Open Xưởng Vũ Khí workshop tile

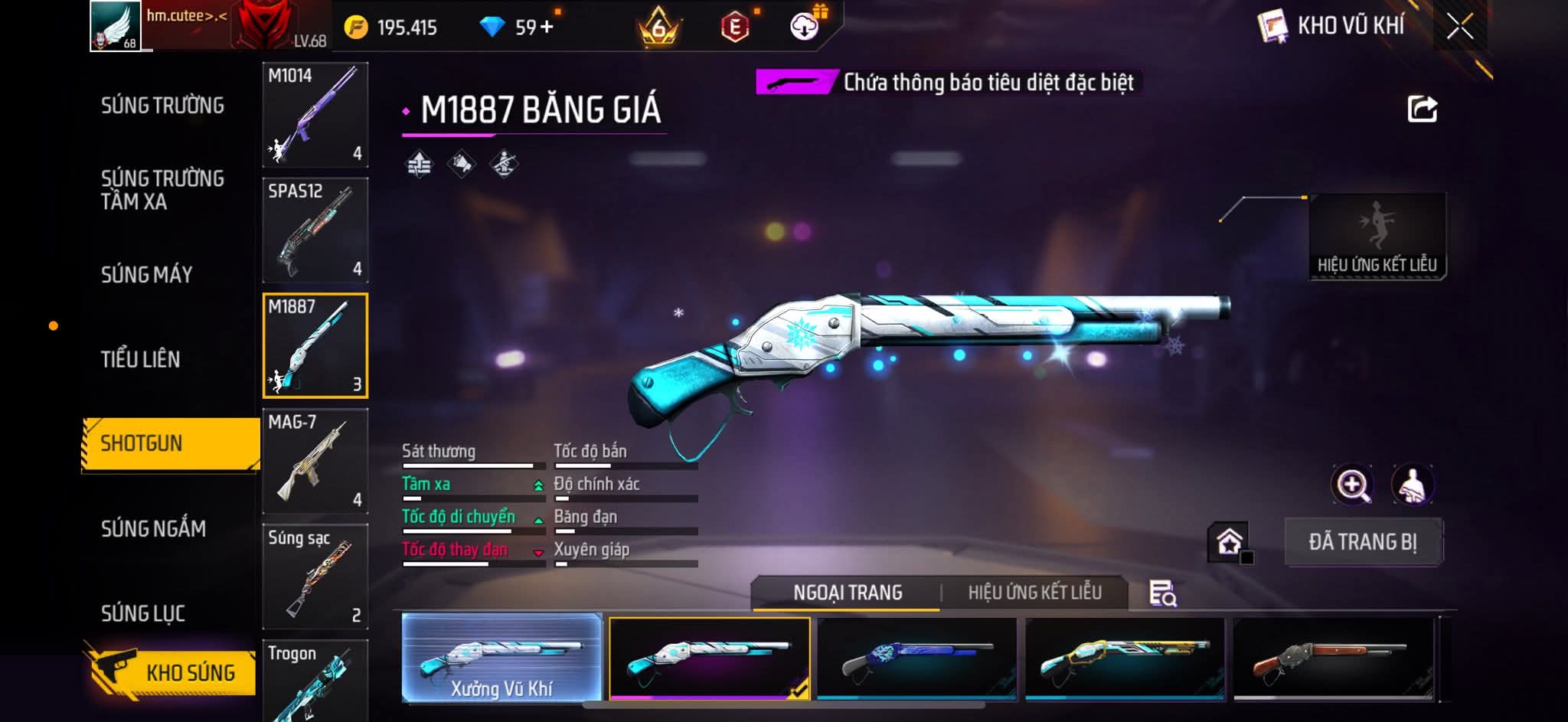501,658
